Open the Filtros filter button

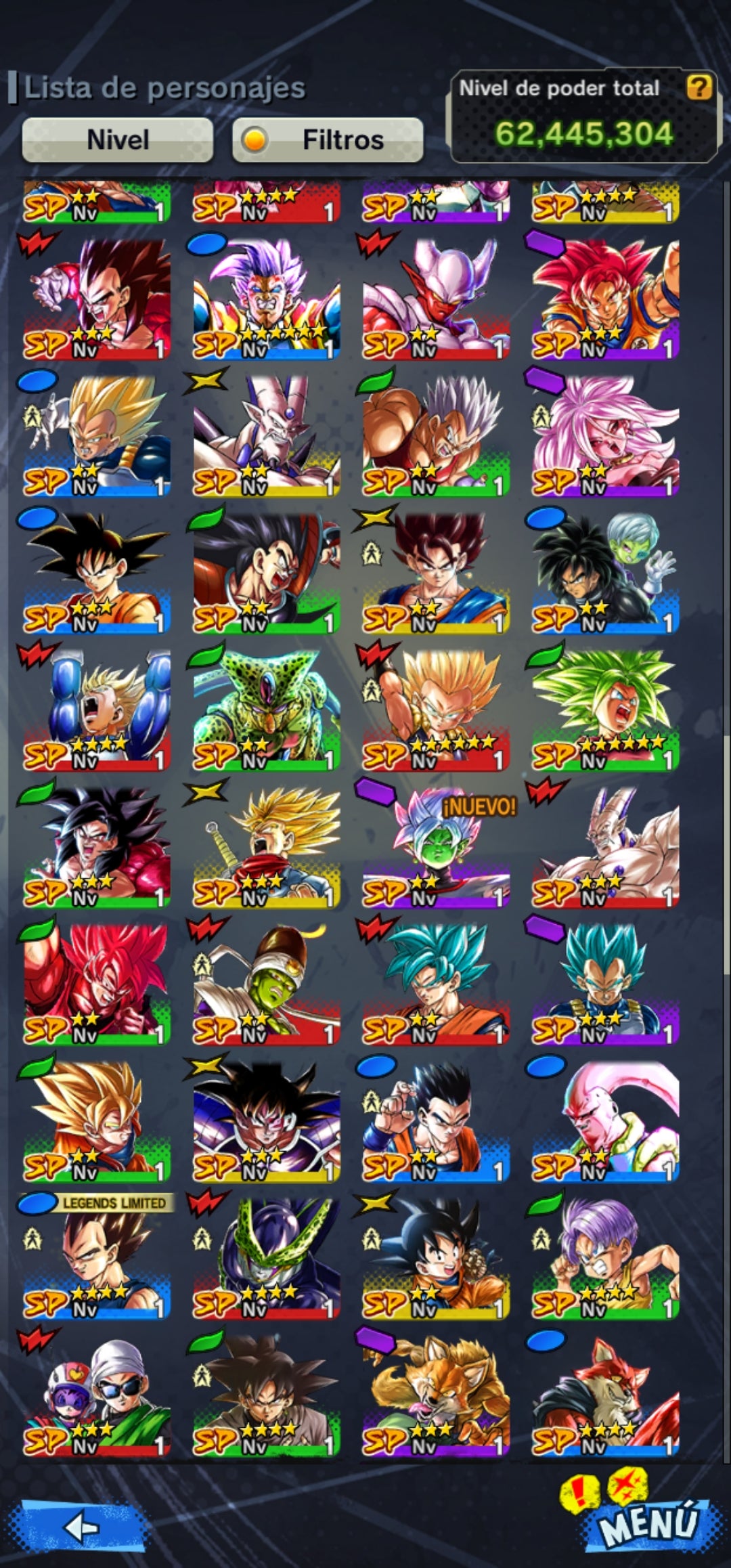click(x=328, y=140)
